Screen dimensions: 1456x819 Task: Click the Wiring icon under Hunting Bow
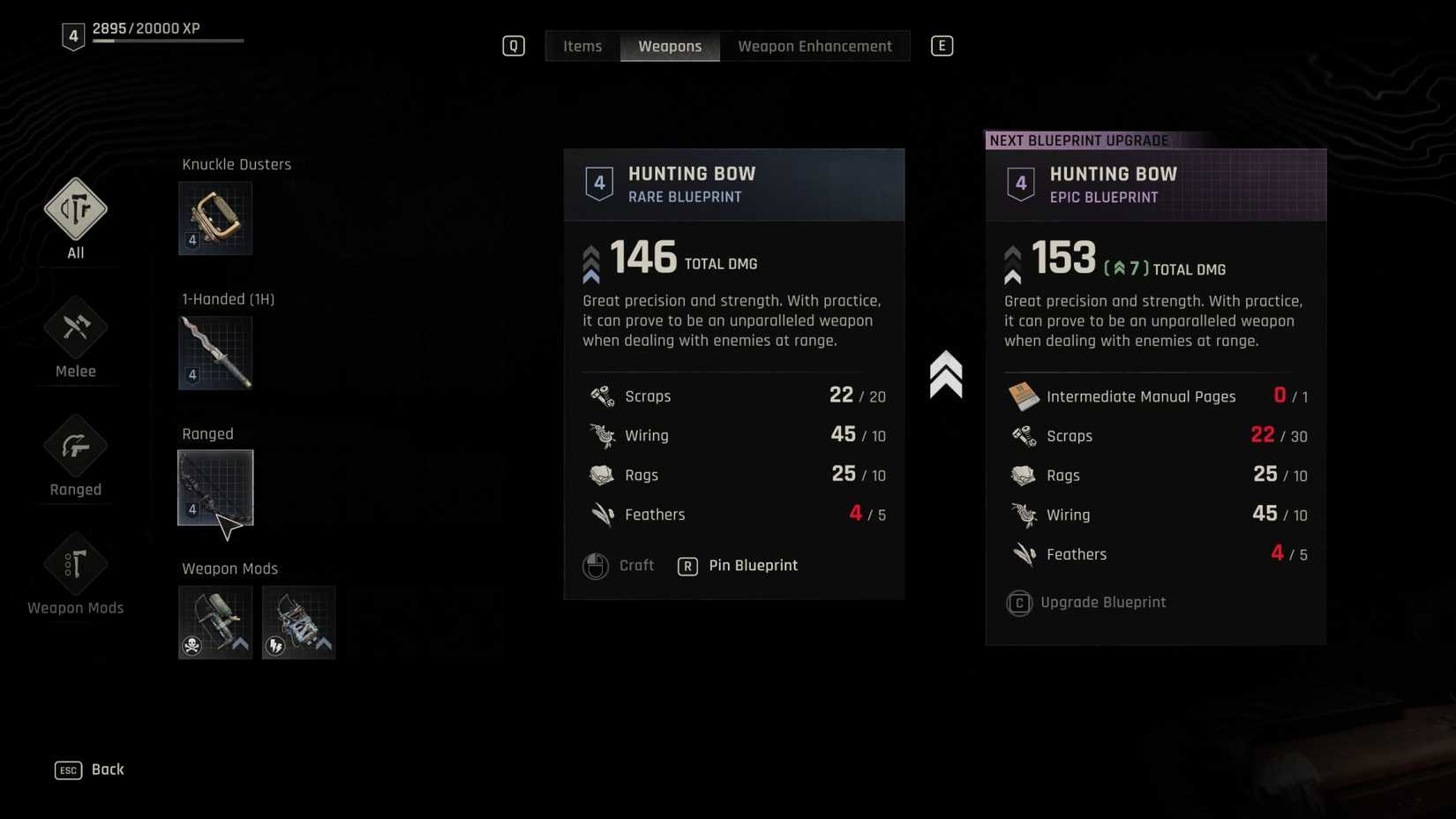tap(602, 434)
